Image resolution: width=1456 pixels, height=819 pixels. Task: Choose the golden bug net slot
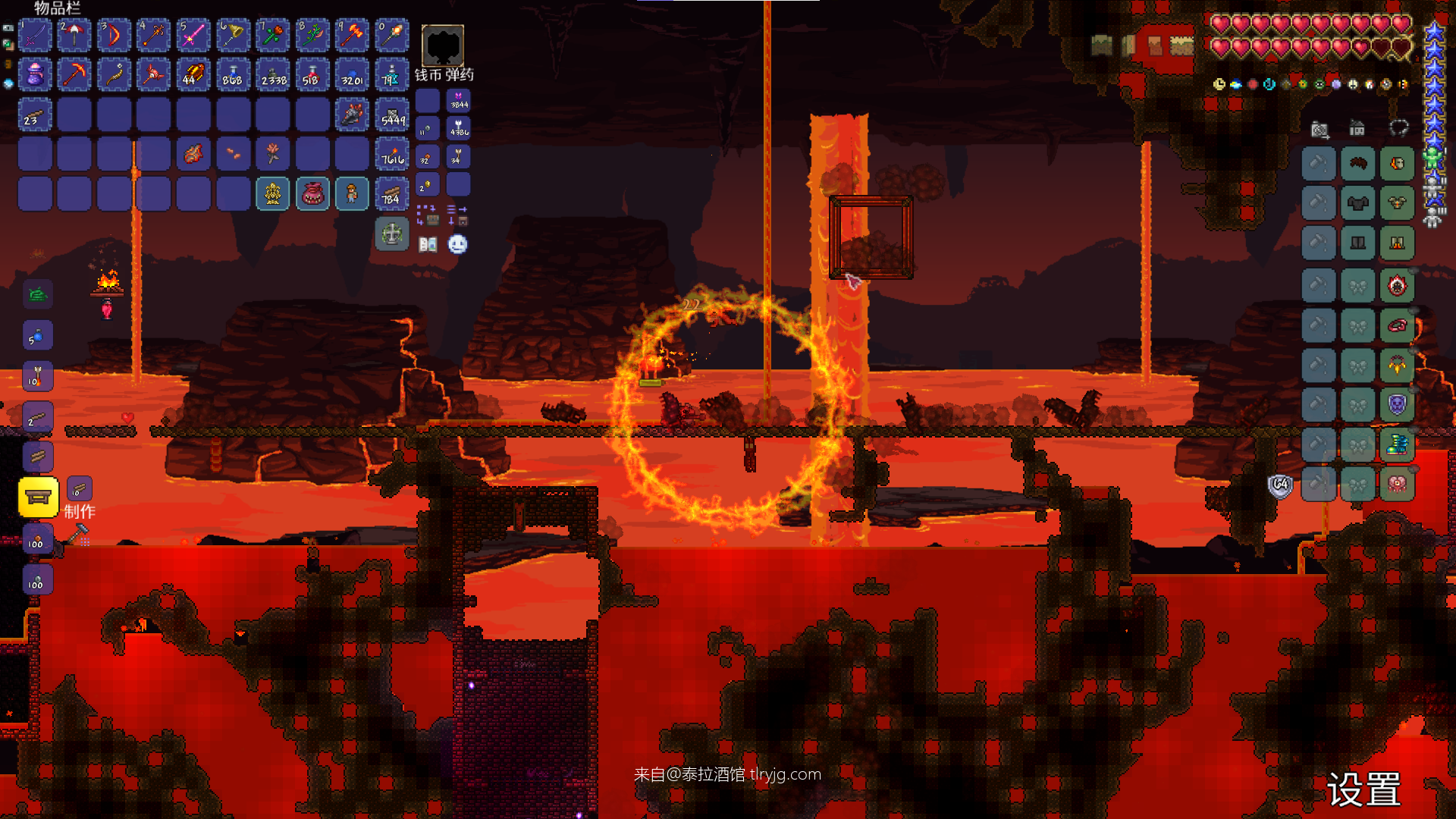tap(233, 36)
